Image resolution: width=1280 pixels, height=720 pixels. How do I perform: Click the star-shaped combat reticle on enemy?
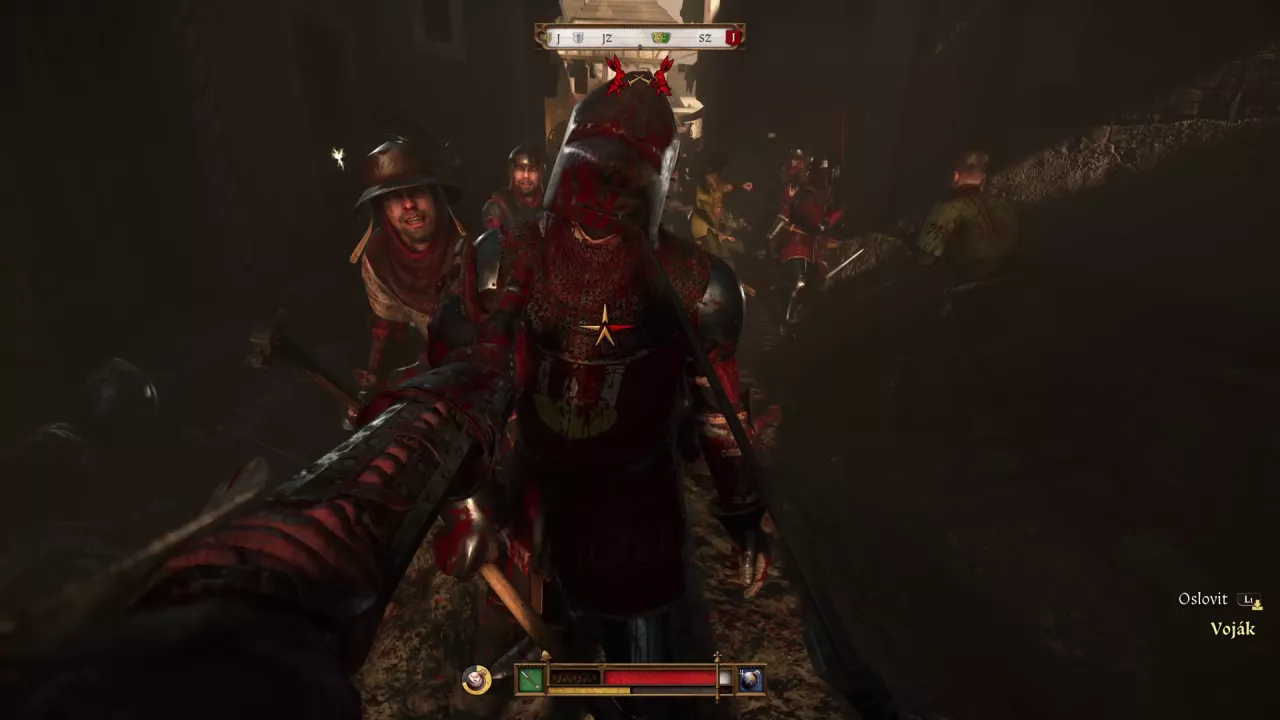pos(604,325)
